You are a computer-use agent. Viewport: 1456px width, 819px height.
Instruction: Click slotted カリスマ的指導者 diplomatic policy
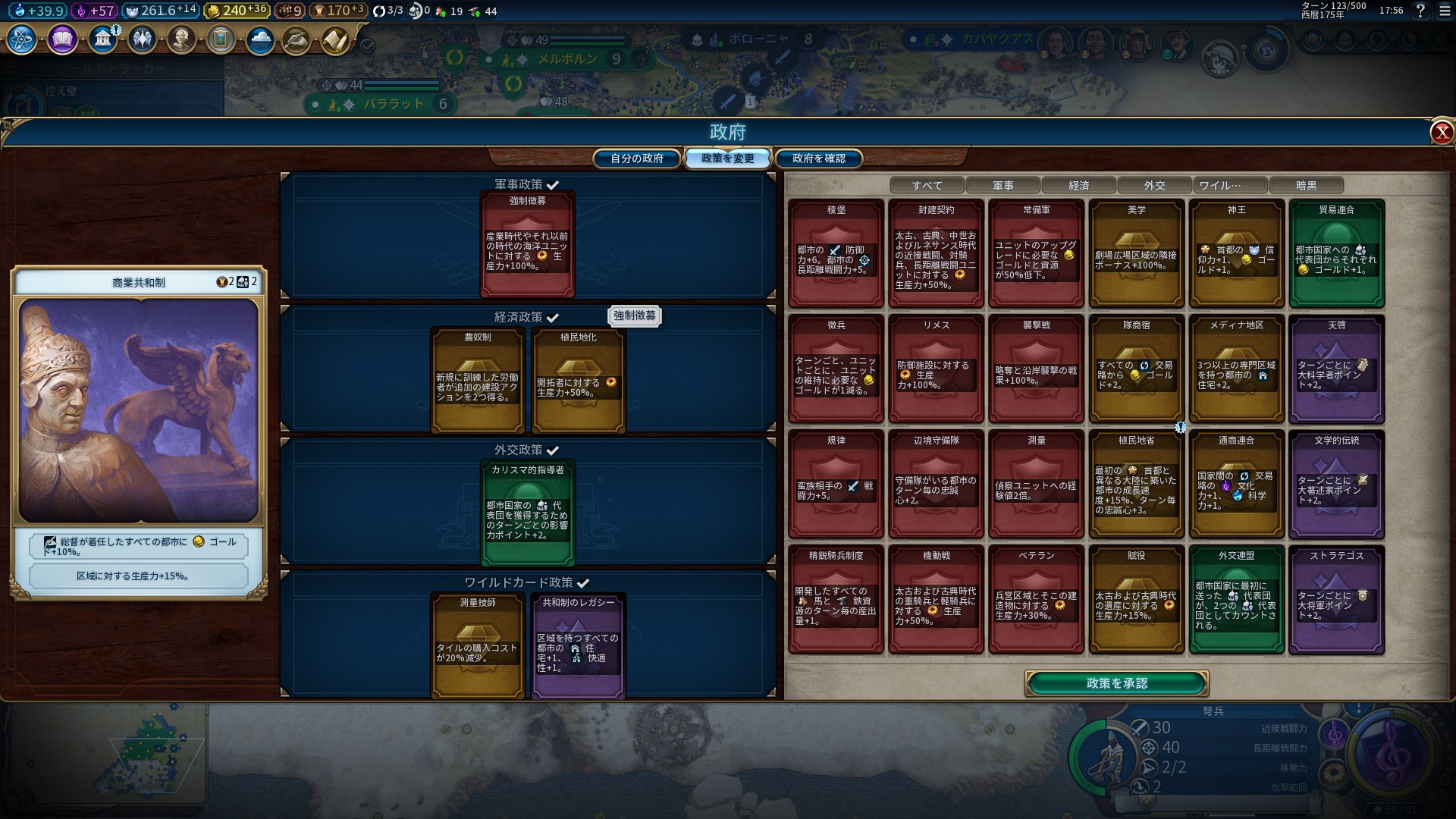(527, 513)
